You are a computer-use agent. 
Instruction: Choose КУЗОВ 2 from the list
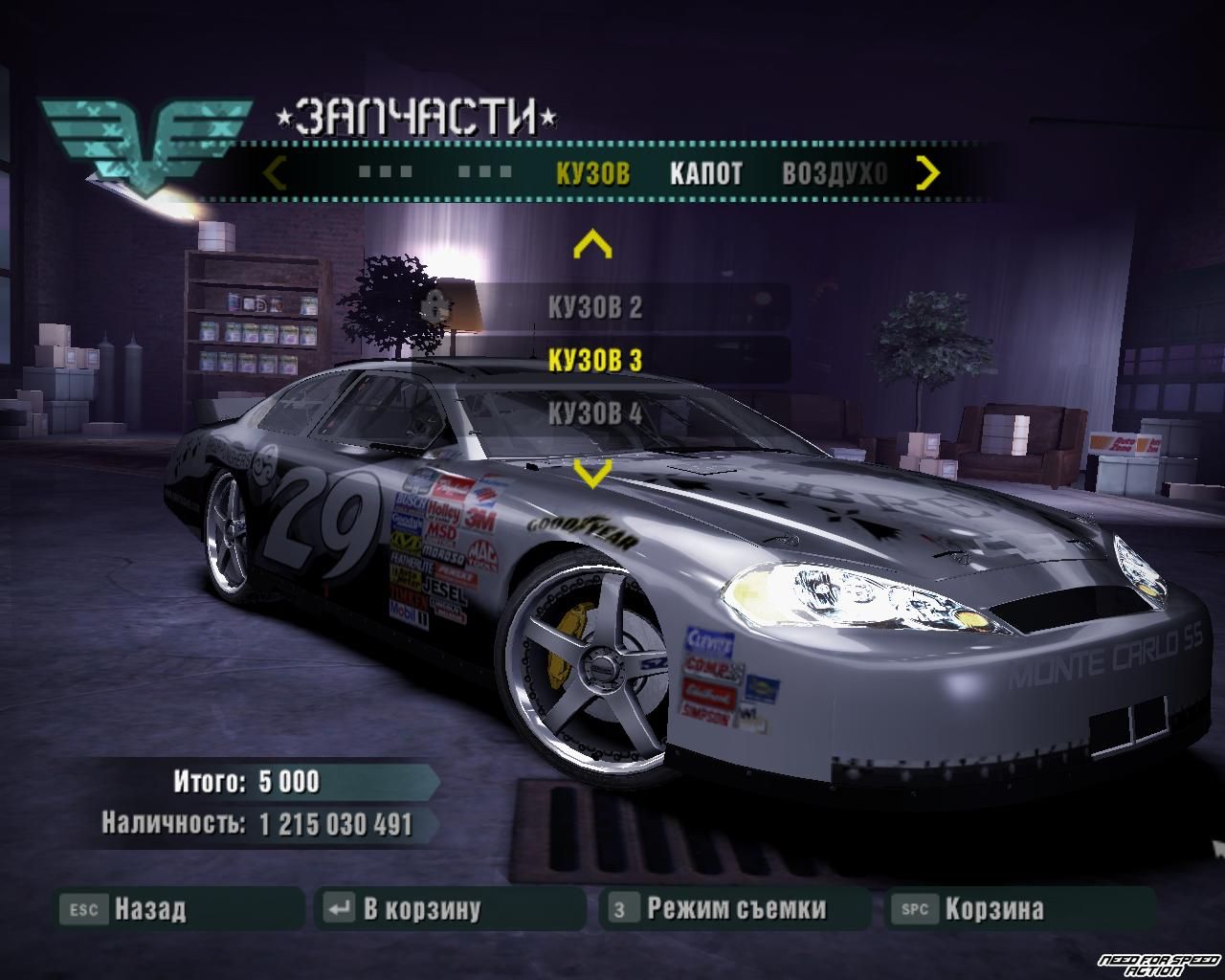(594, 307)
